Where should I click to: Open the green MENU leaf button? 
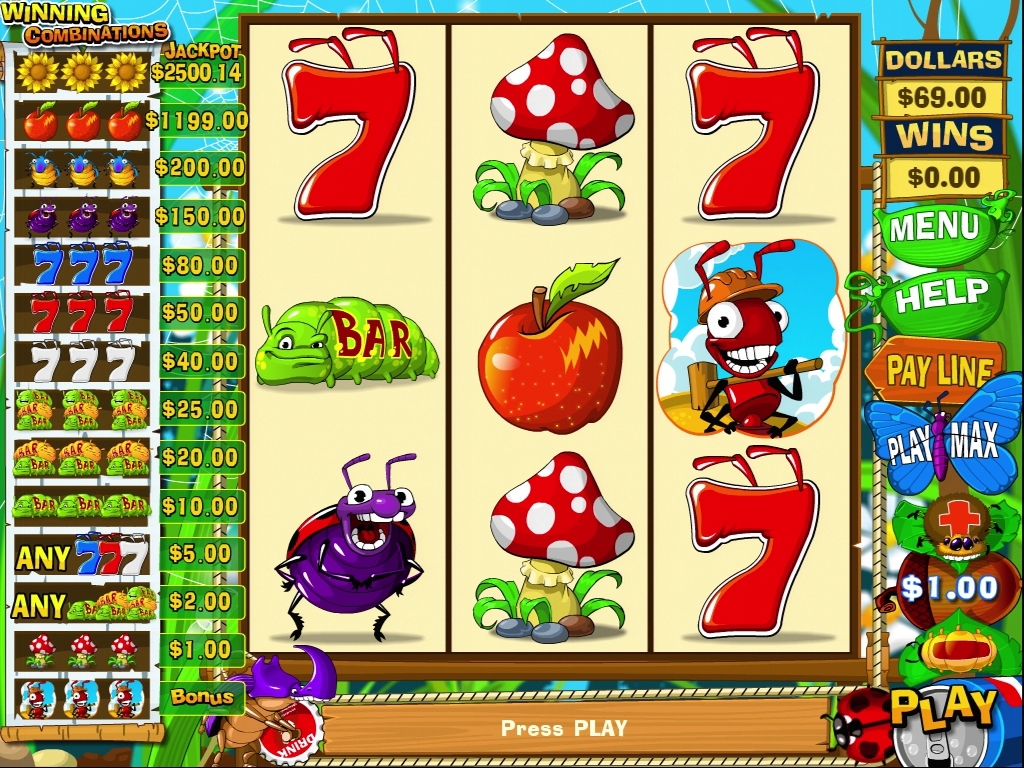click(x=933, y=228)
